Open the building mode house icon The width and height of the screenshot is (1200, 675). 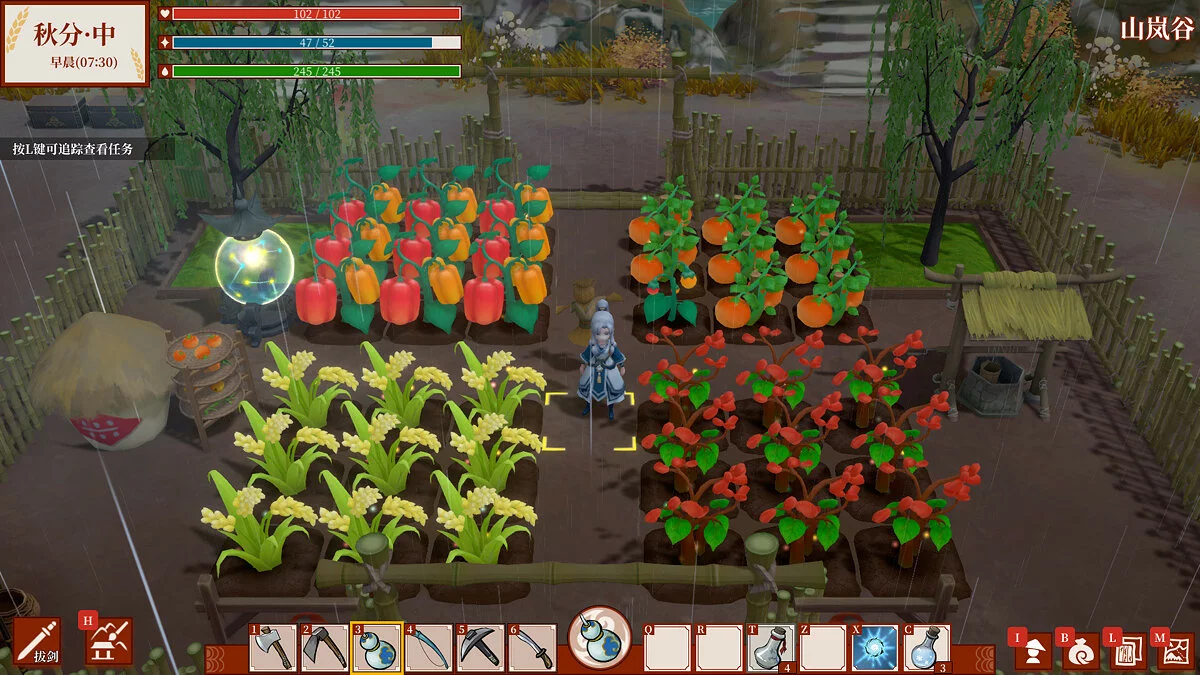coord(108,641)
